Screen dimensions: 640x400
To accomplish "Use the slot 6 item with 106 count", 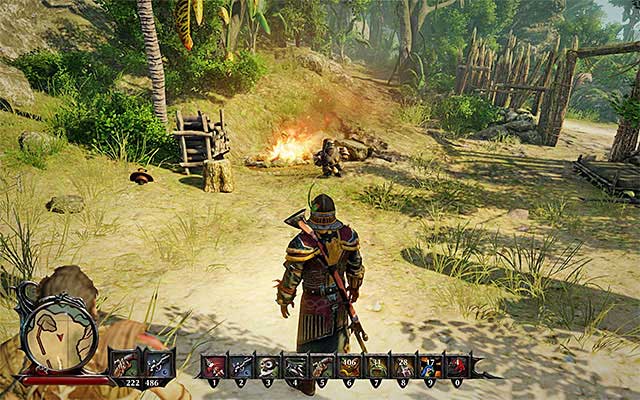I will click(350, 366).
